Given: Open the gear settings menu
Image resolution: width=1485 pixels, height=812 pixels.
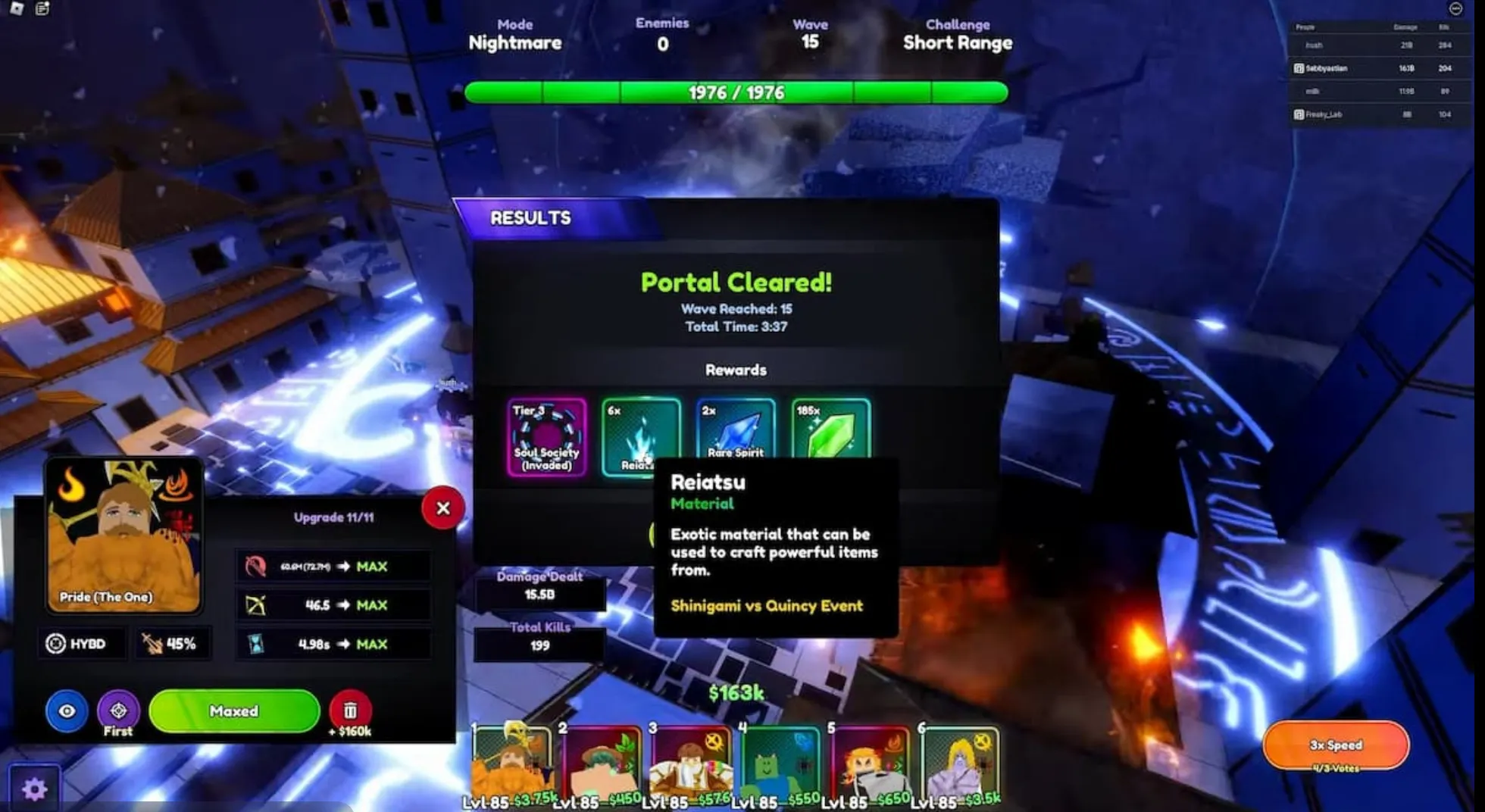Looking at the screenshot, I should click(x=34, y=789).
